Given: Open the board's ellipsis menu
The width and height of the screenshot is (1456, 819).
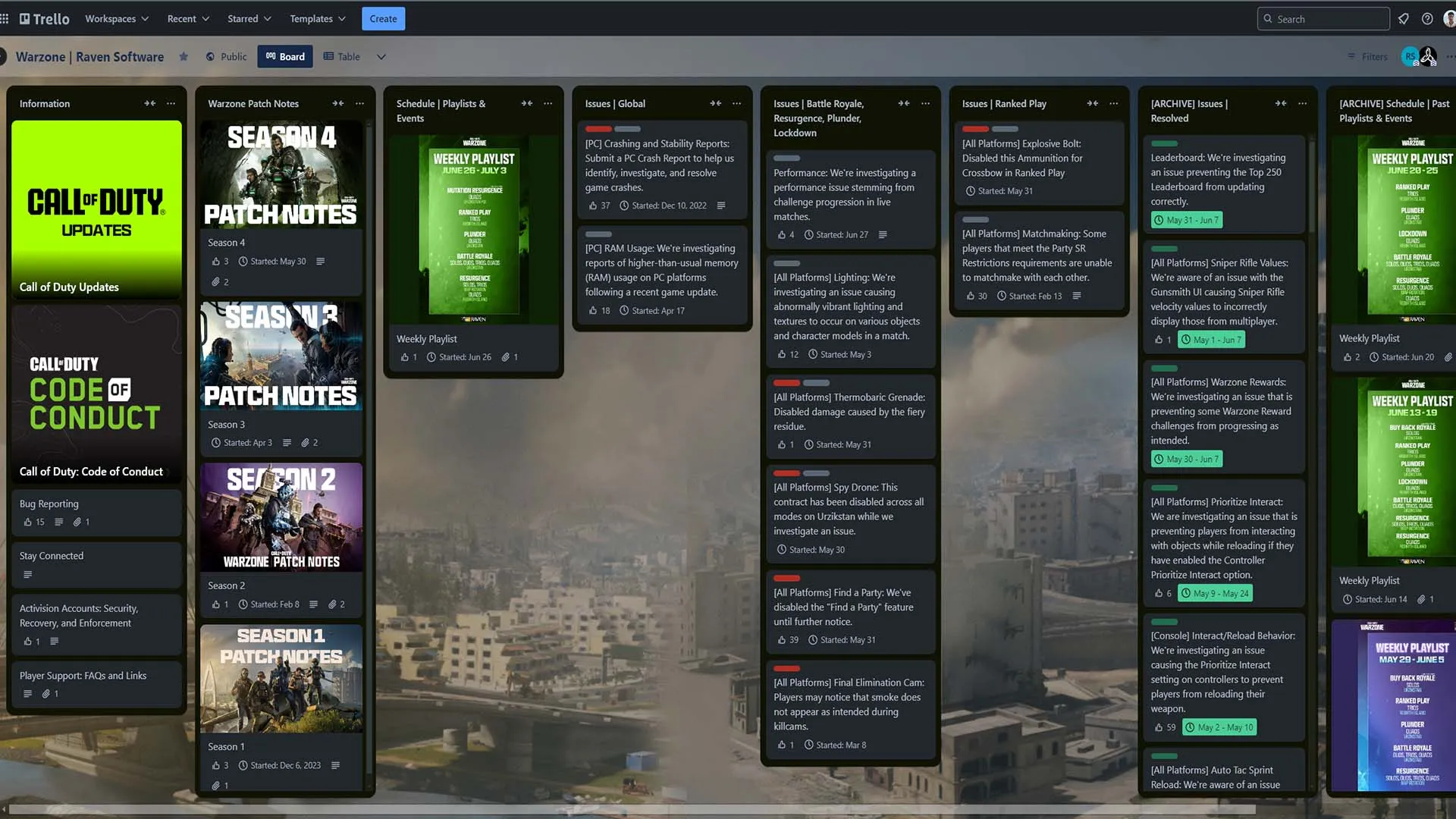Looking at the screenshot, I should click(1451, 56).
